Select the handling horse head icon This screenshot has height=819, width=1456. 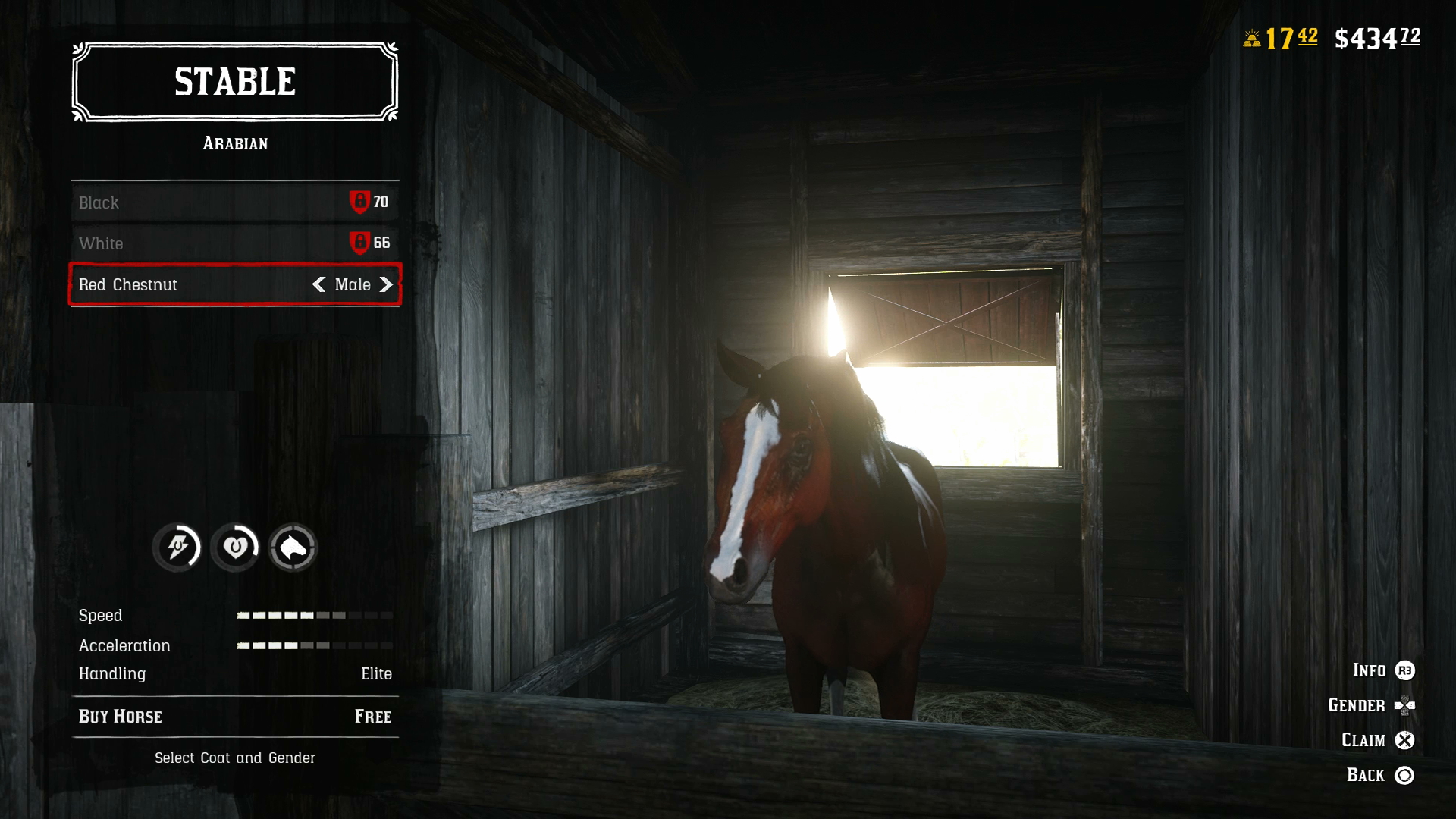coord(294,546)
